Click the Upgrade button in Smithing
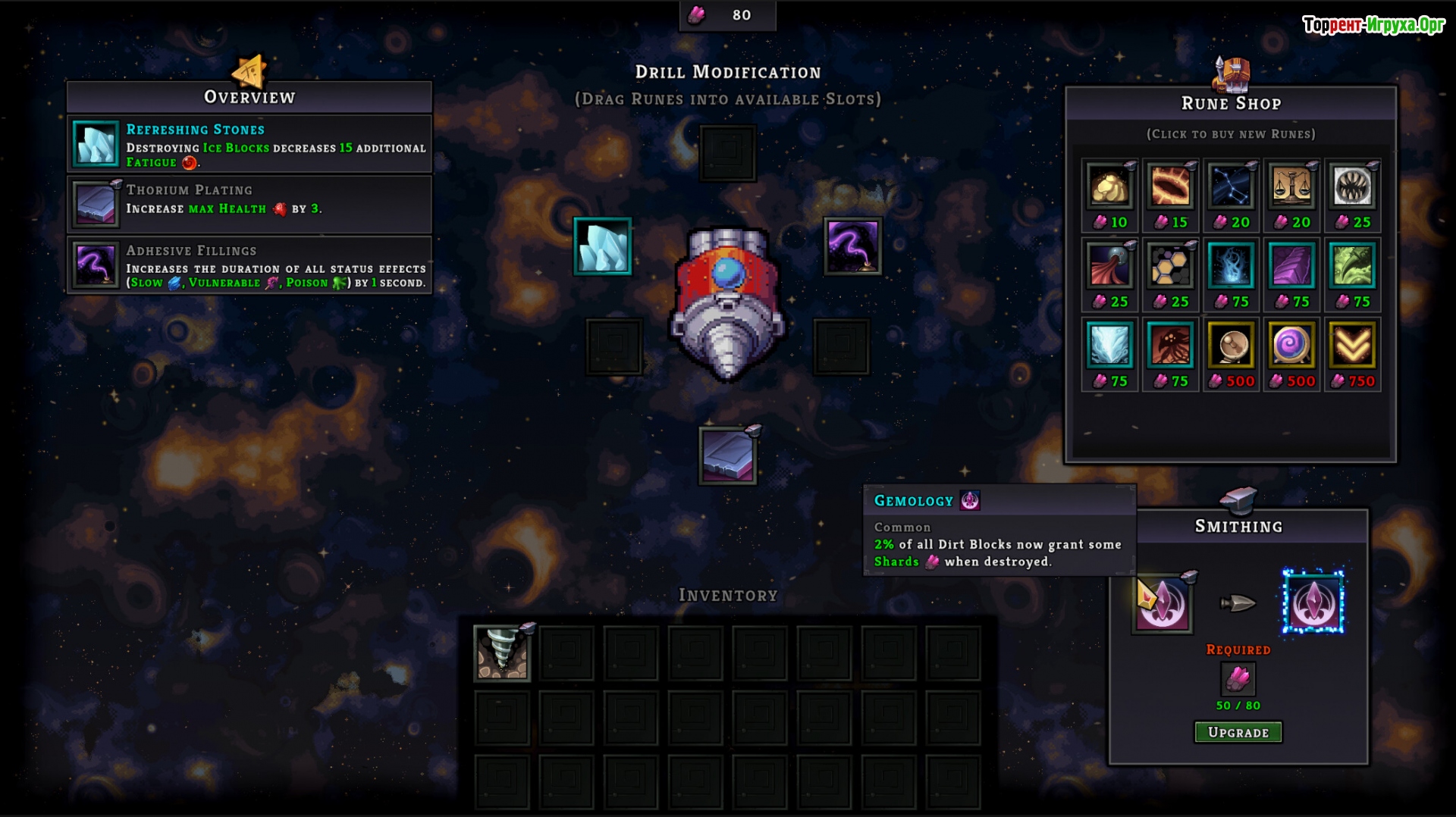The height and width of the screenshot is (817, 1456). pyautogui.click(x=1238, y=732)
